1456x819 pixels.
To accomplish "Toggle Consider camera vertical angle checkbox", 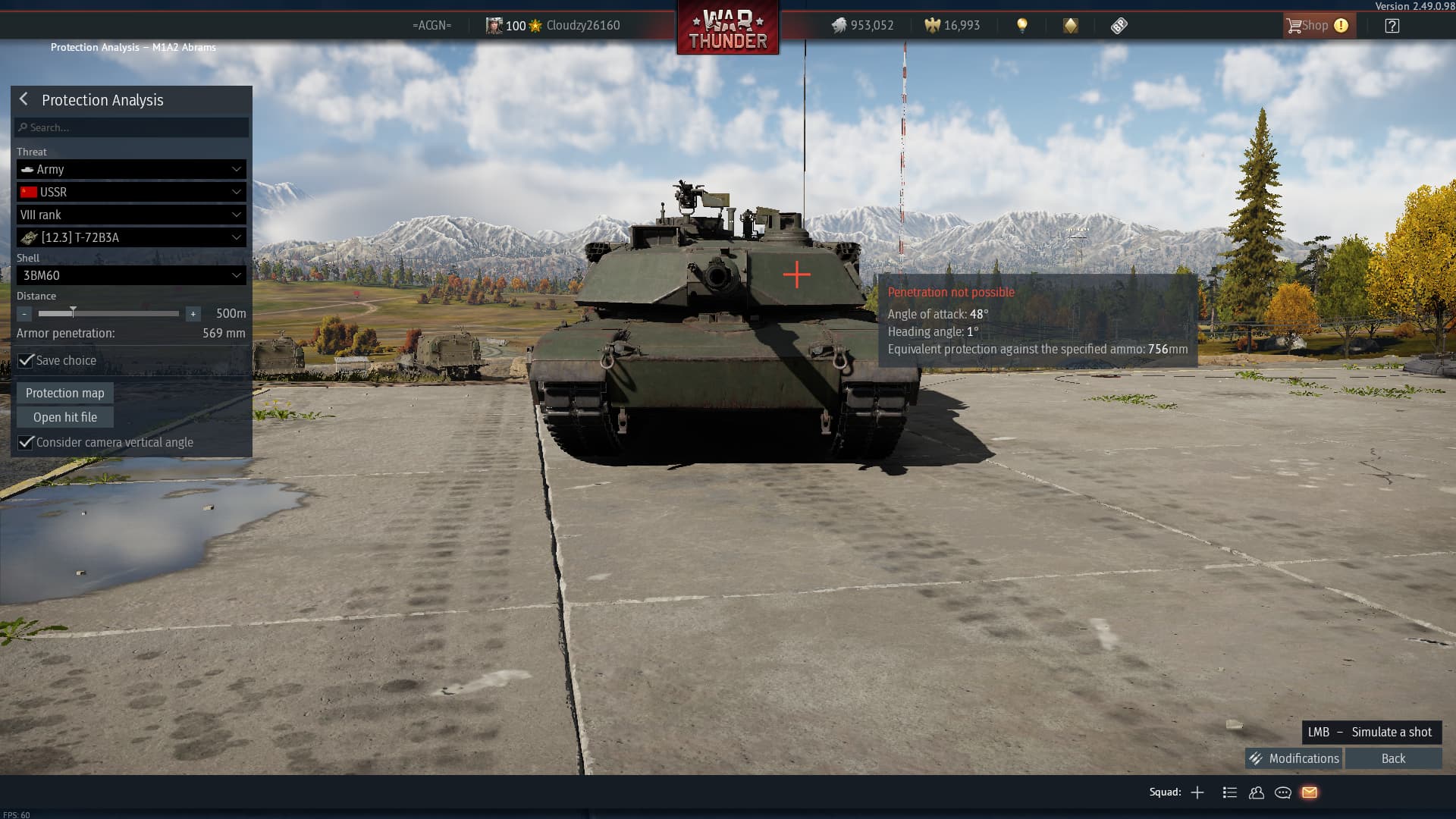I will (x=27, y=442).
